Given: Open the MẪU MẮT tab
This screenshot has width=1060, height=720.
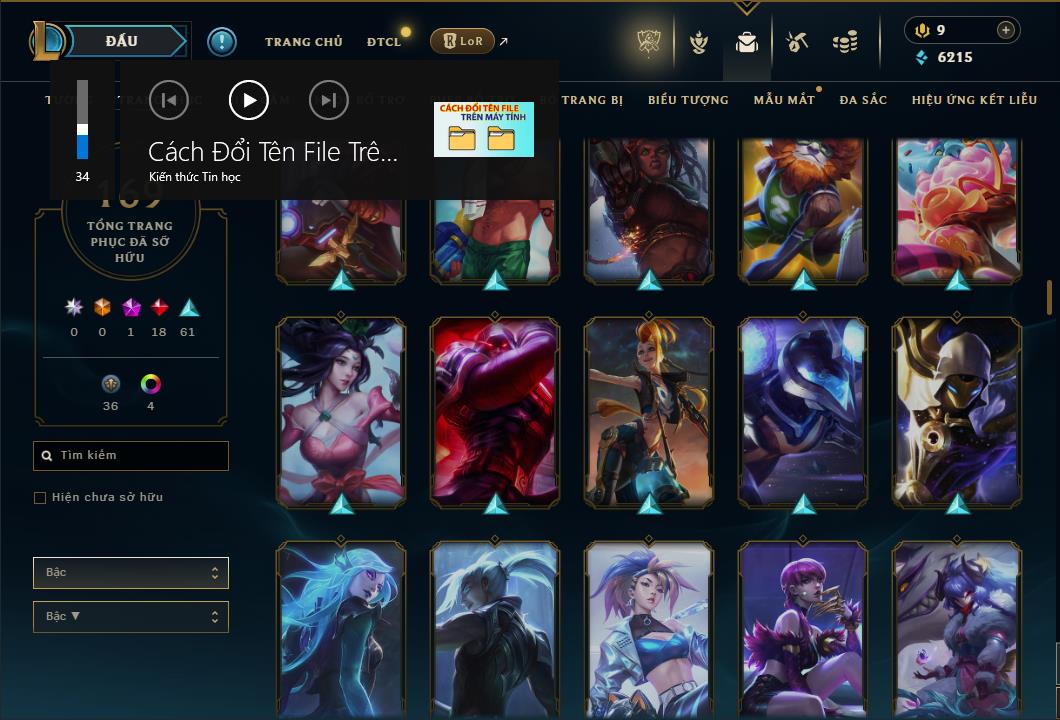Looking at the screenshot, I should coord(783,100).
